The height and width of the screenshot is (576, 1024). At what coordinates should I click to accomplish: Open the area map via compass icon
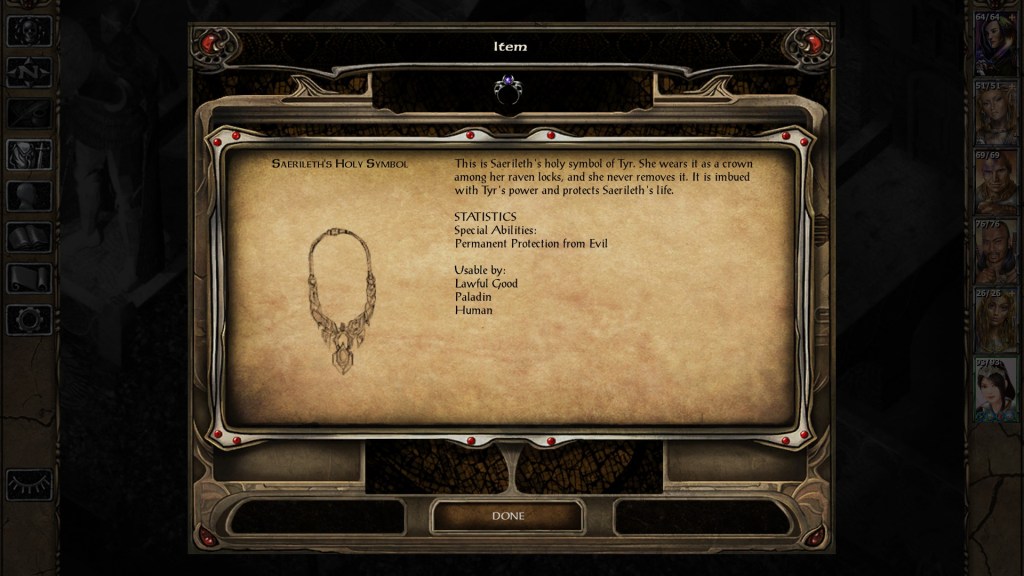[28, 72]
